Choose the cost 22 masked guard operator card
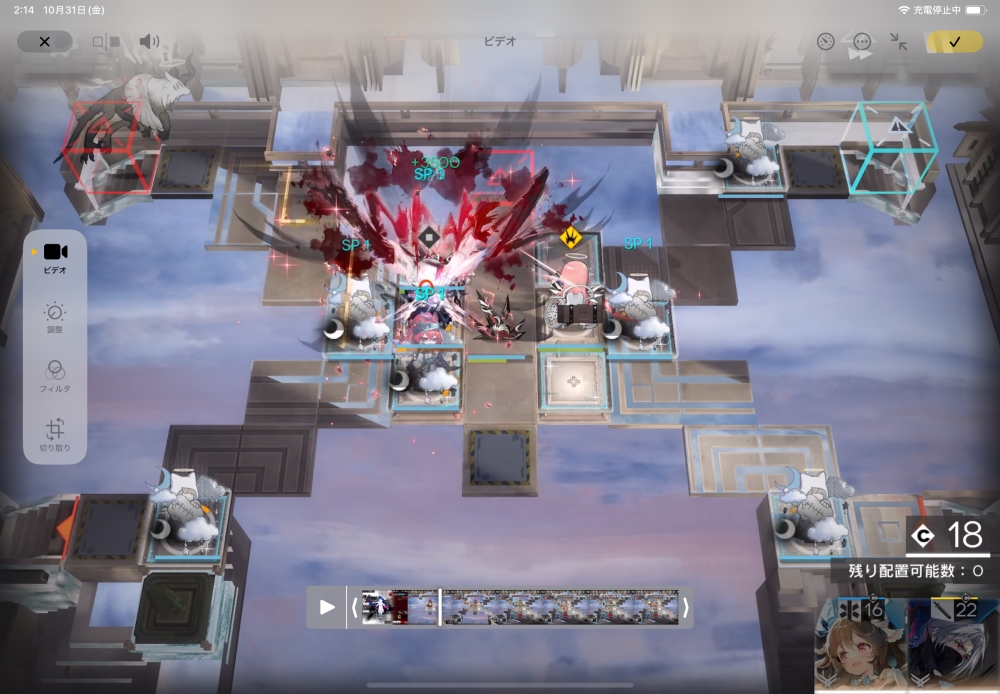Image resolution: width=1000 pixels, height=694 pixels. click(x=951, y=645)
